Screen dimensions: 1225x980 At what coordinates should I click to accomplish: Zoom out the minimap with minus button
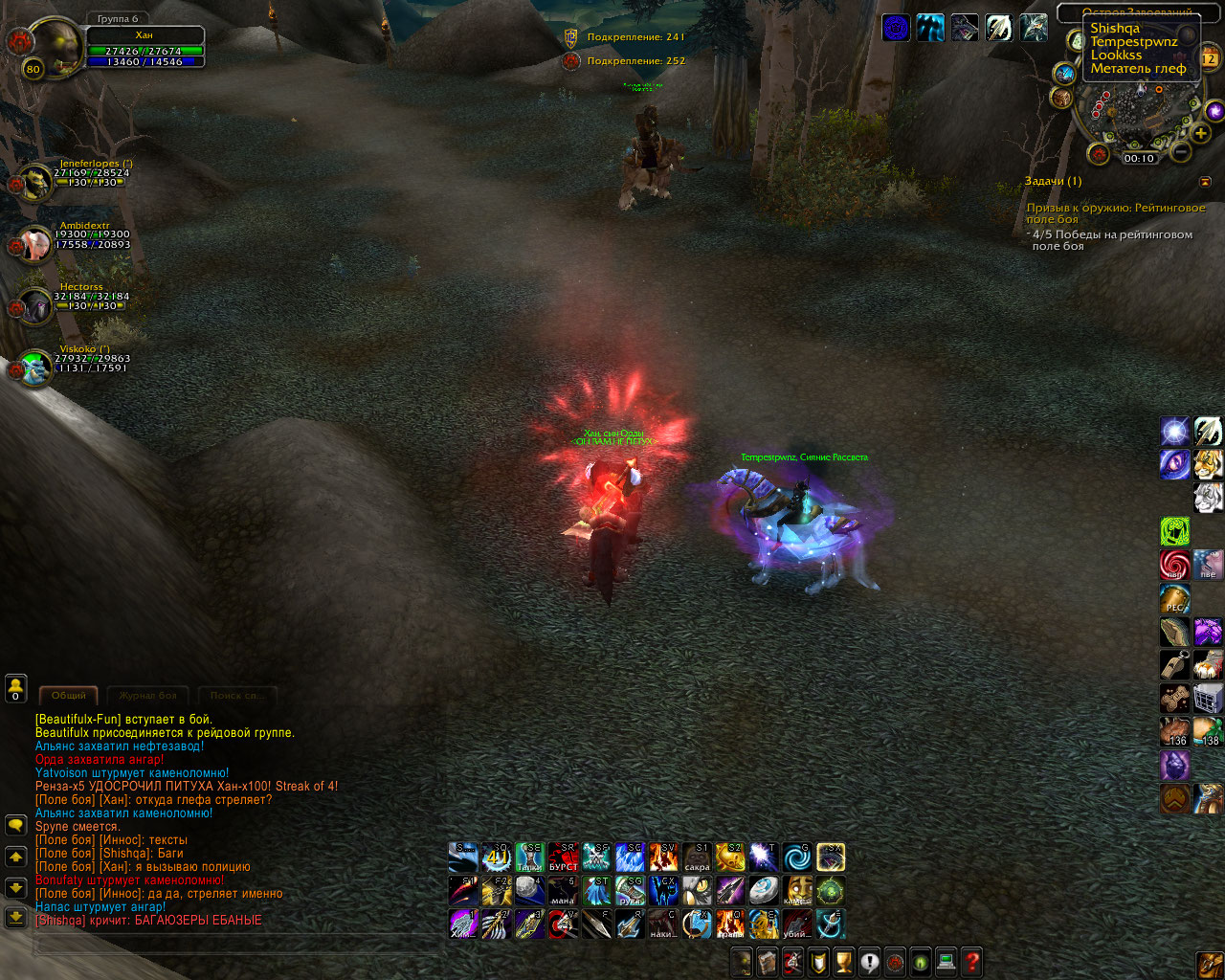[x=1181, y=151]
